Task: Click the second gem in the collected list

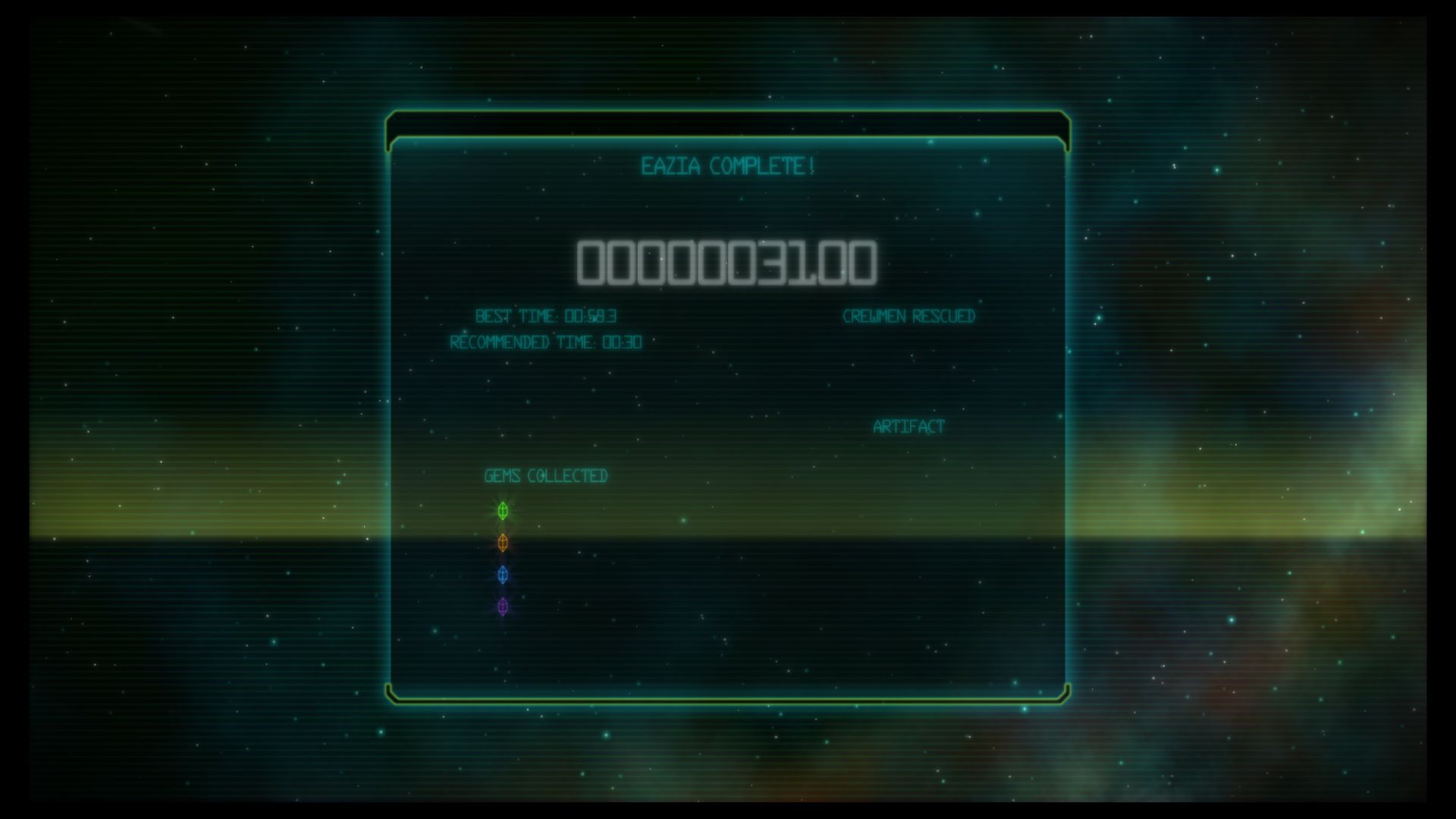Action: (x=501, y=544)
